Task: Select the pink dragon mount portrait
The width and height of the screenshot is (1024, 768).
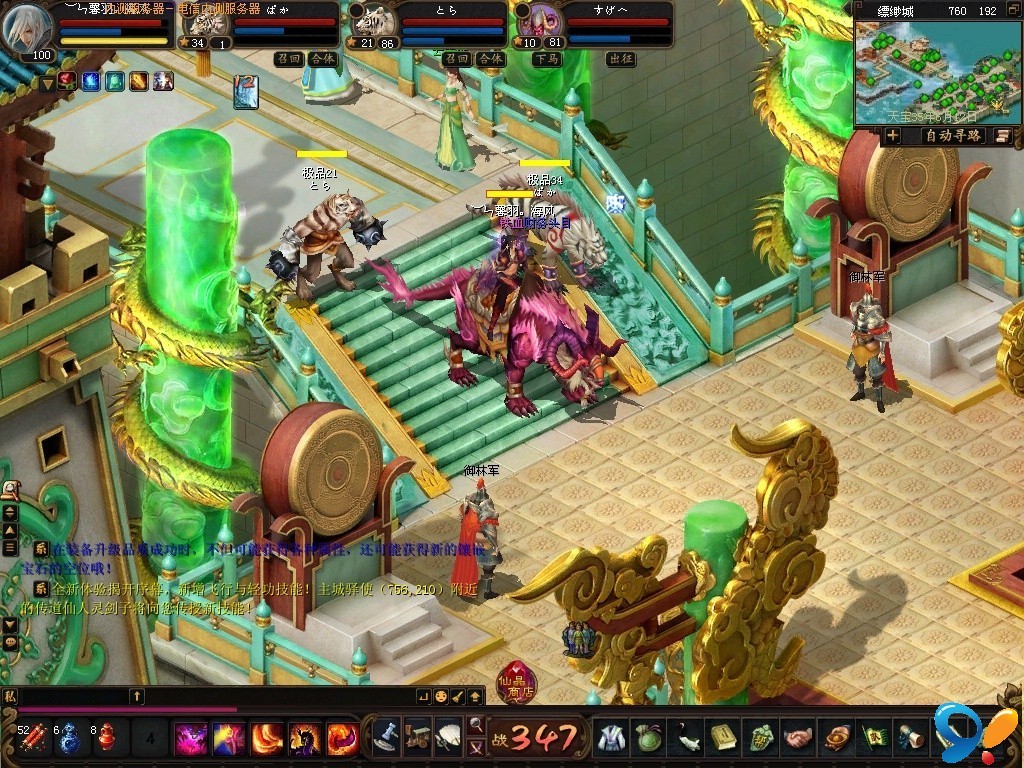Action: [x=541, y=23]
